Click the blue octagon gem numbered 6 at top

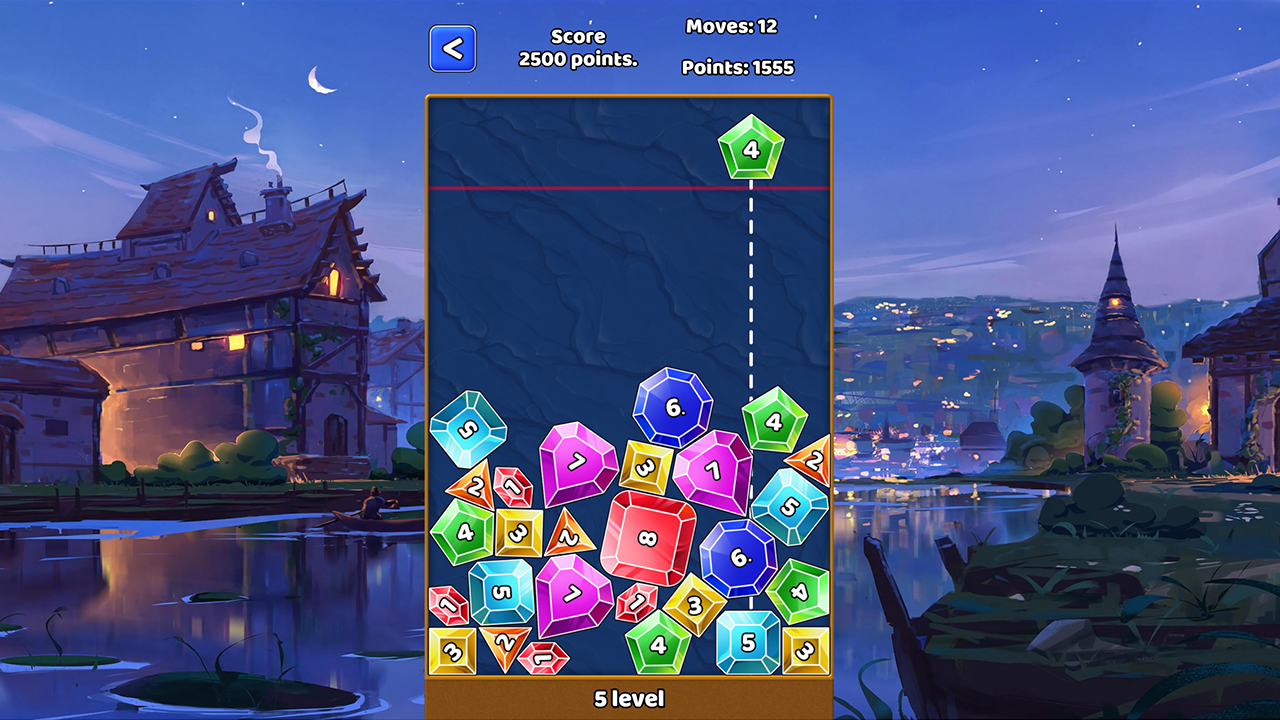click(672, 408)
